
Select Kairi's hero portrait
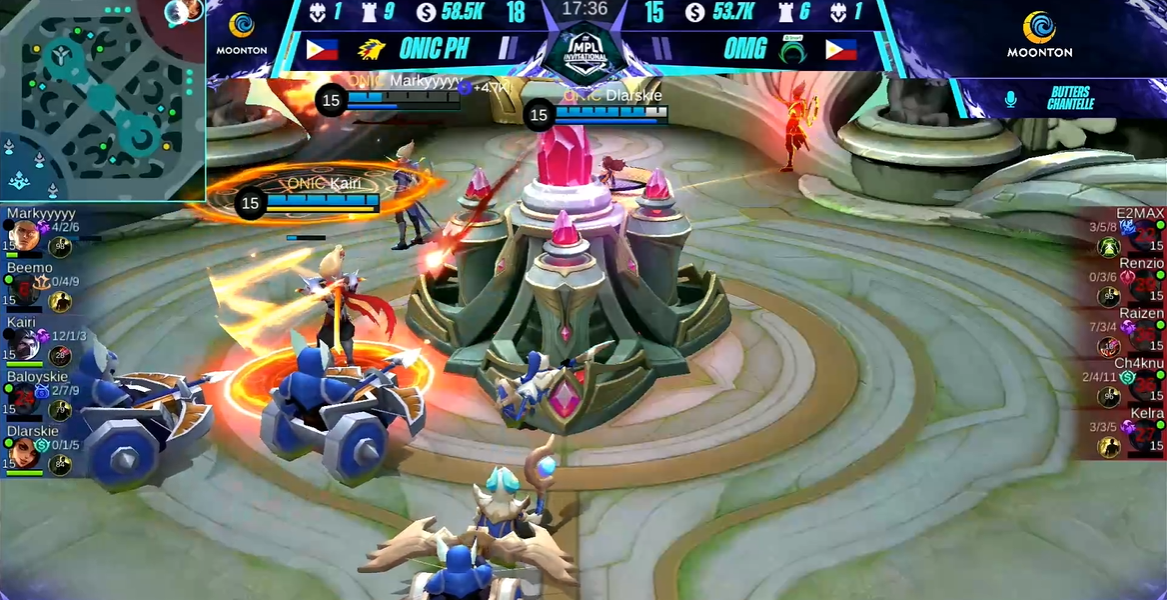click(x=25, y=345)
